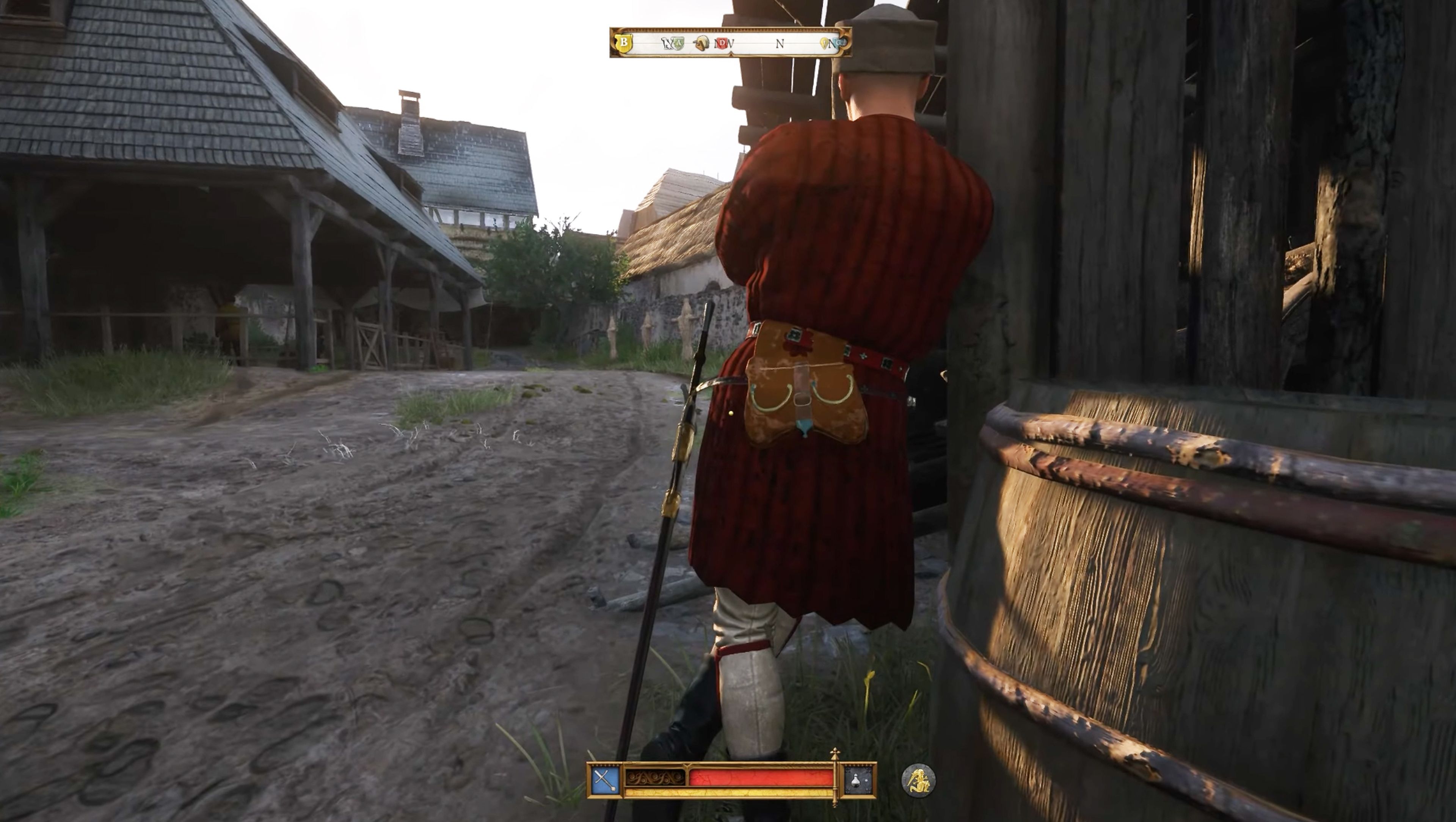Select the grindstone marker on the compass
Viewport: 1456px width, 822px height.
tap(702, 44)
